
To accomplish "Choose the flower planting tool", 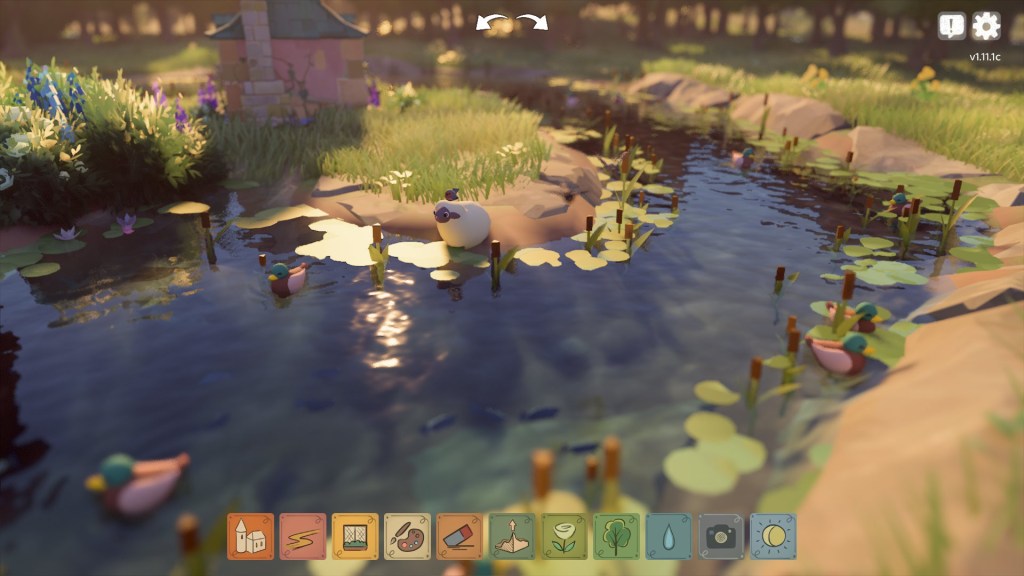I will (565, 537).
